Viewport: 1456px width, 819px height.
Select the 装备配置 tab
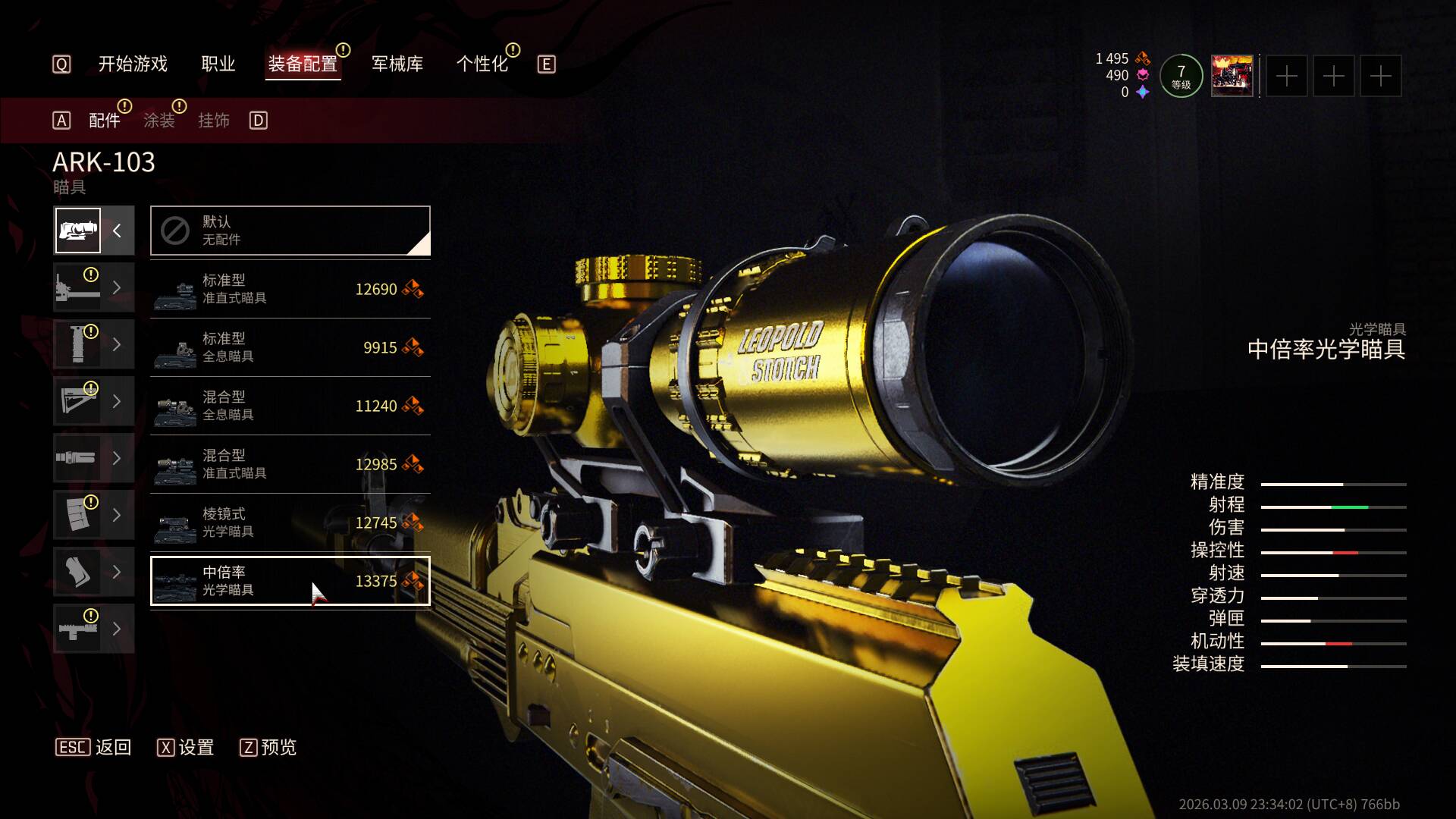tap(303, 64)
